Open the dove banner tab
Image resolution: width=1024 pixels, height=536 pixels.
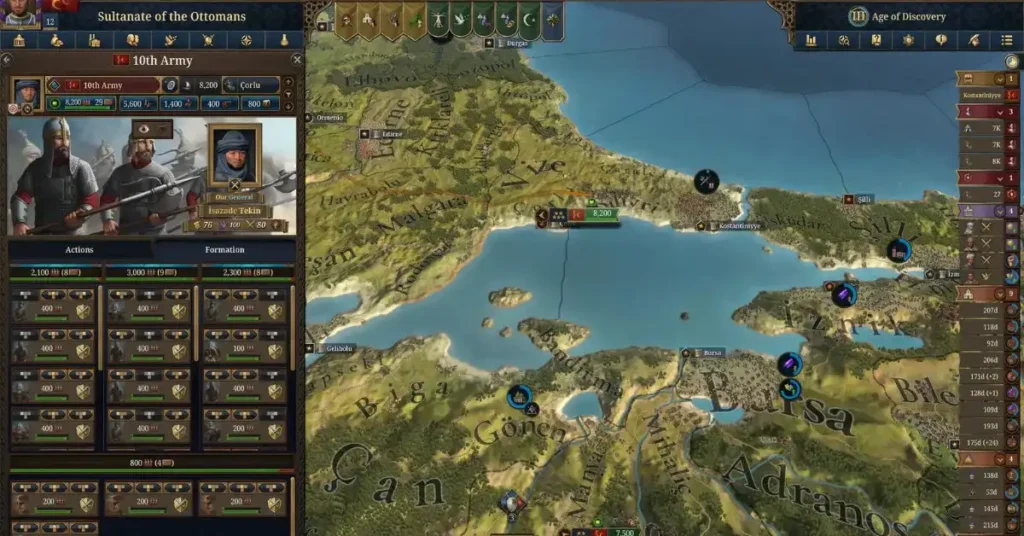coord(458,19)
